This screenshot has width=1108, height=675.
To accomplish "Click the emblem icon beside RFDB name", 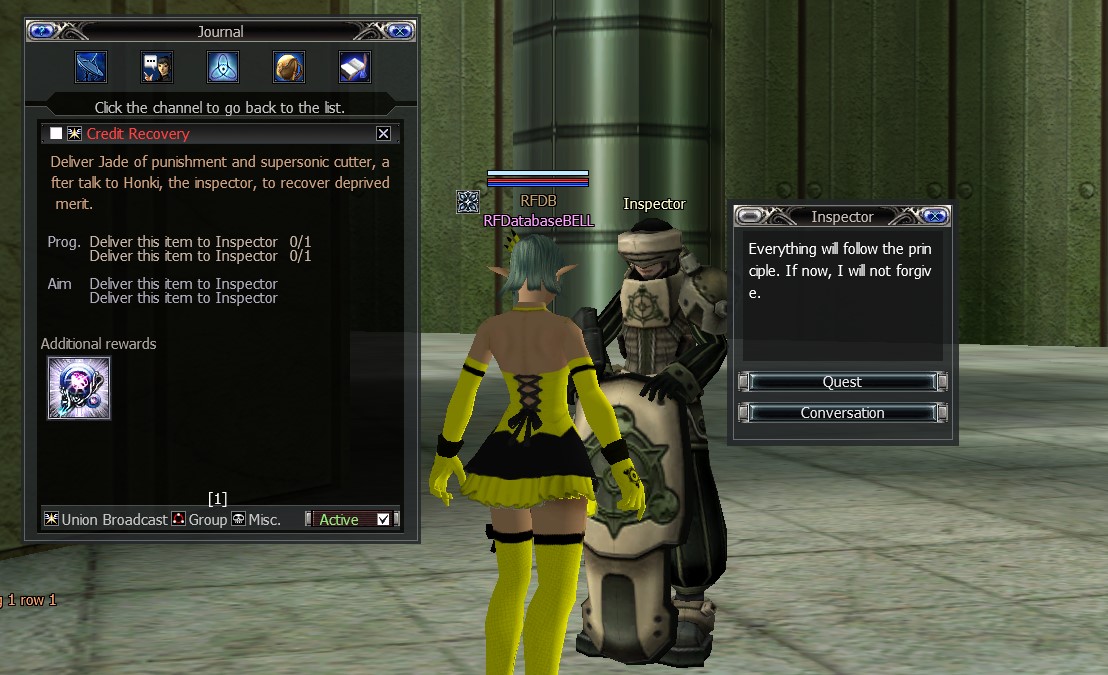I will pos(467,202).
